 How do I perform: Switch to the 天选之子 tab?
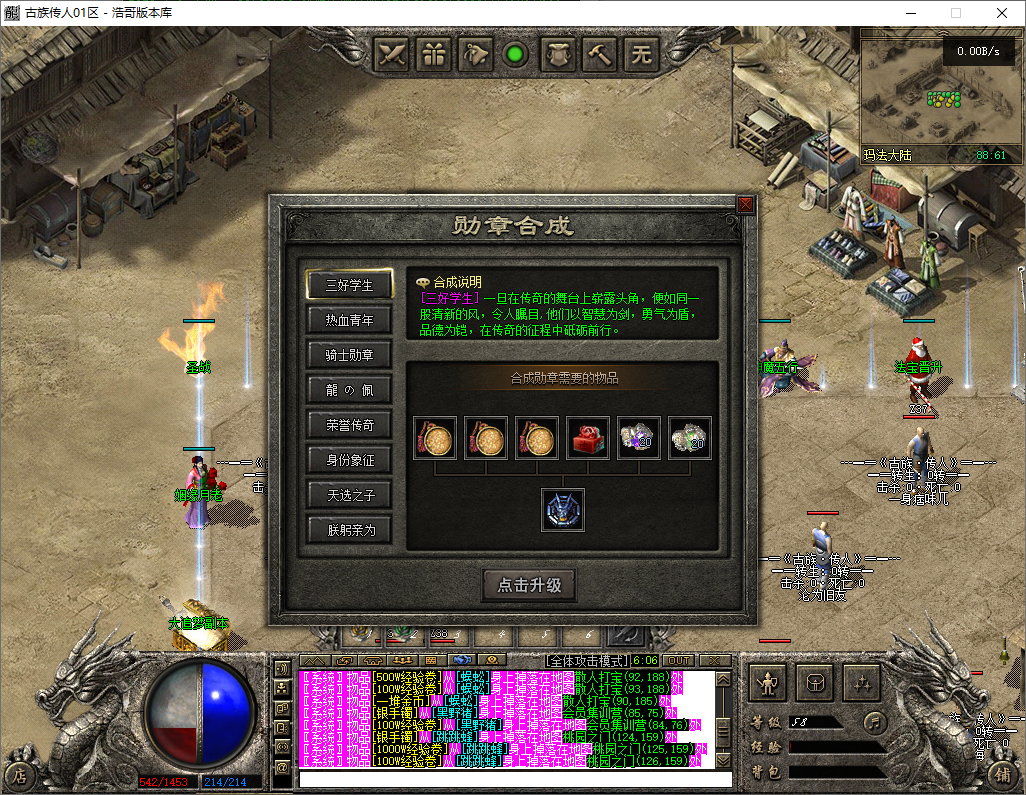pos(349,495)
